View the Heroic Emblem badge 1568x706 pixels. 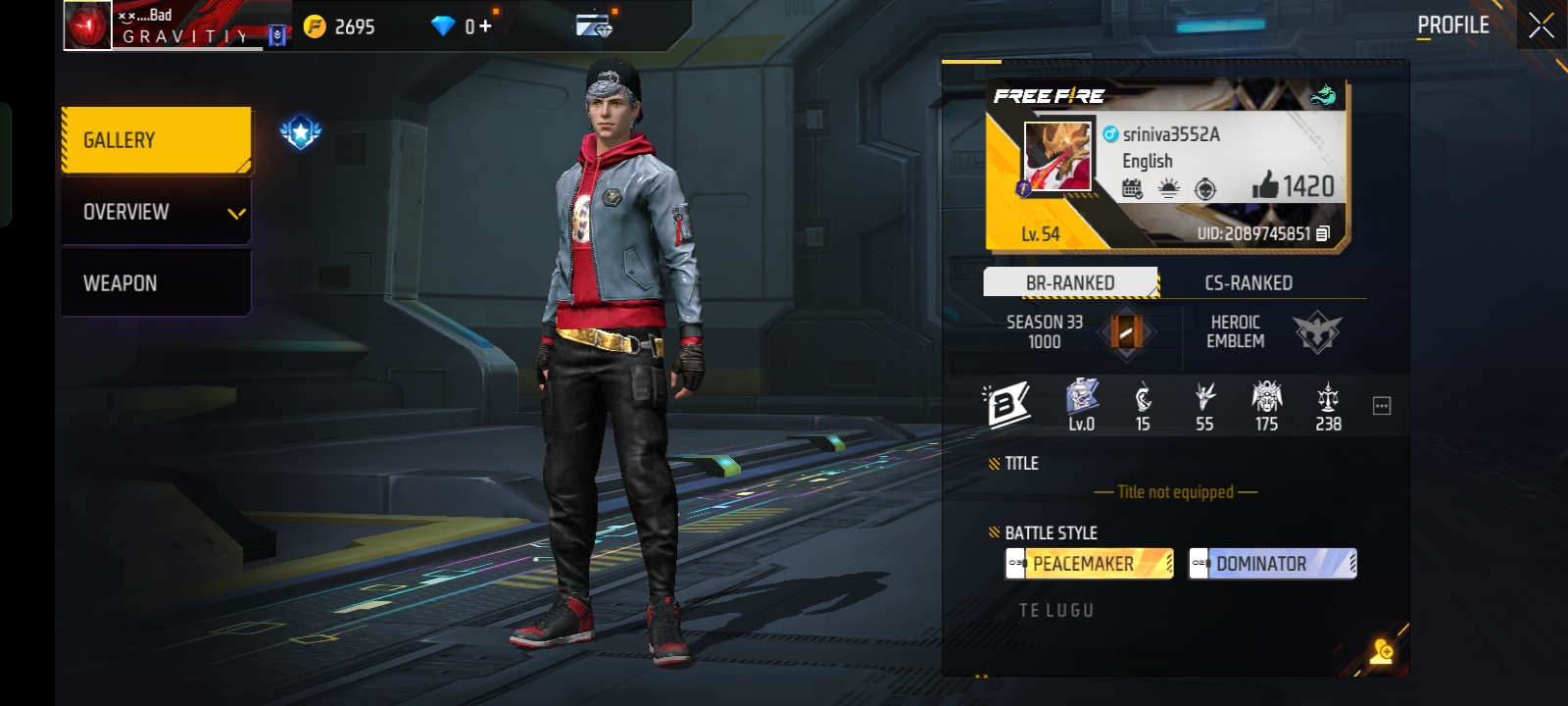pyautogui.click(x=1316, y=332)
